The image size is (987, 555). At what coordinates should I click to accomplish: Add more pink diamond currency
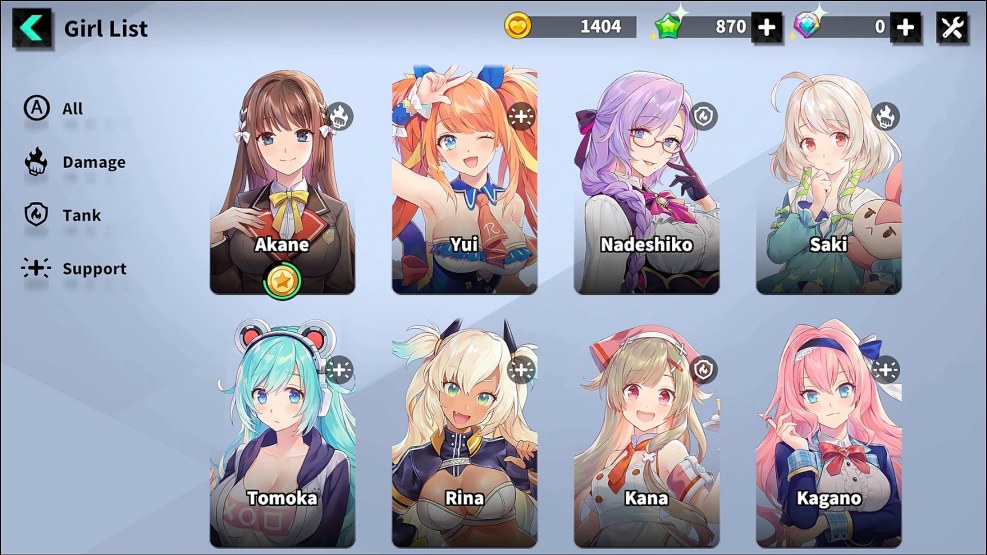[x=905, y=27]
